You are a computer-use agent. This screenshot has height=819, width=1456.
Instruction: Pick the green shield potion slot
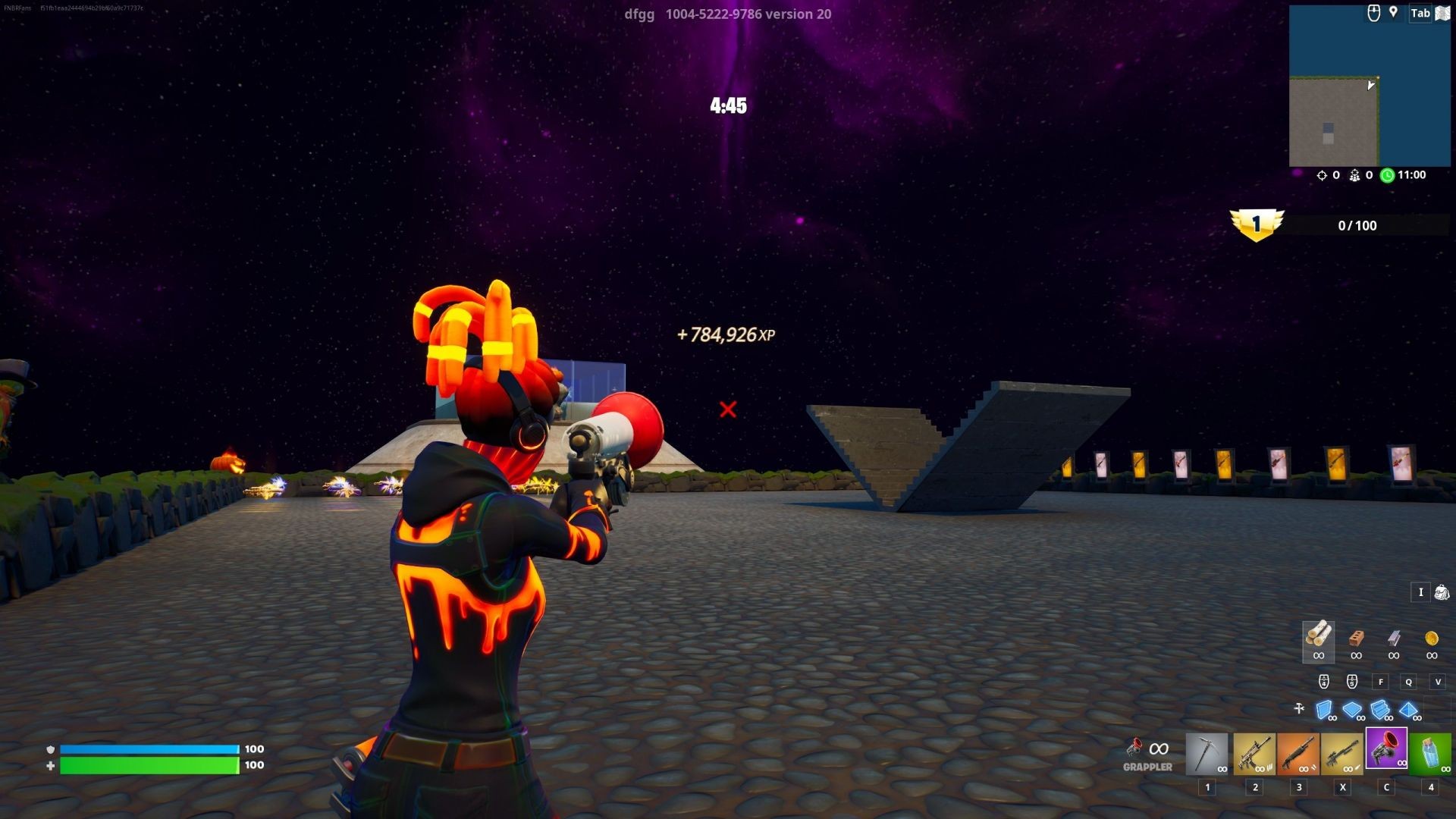coord(1430,752)
